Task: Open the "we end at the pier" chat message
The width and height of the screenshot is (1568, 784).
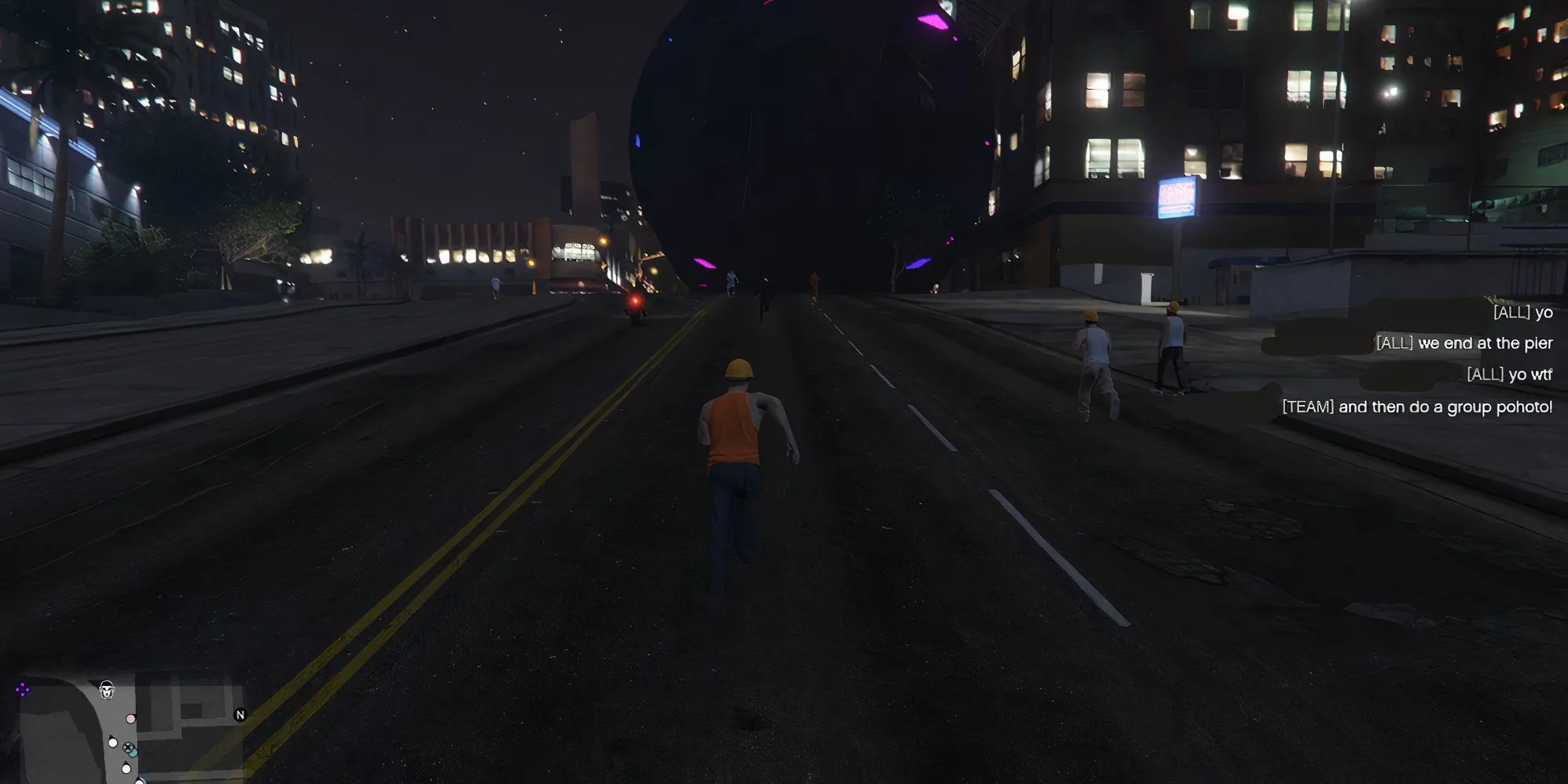Action: (x=1464, y=343)
